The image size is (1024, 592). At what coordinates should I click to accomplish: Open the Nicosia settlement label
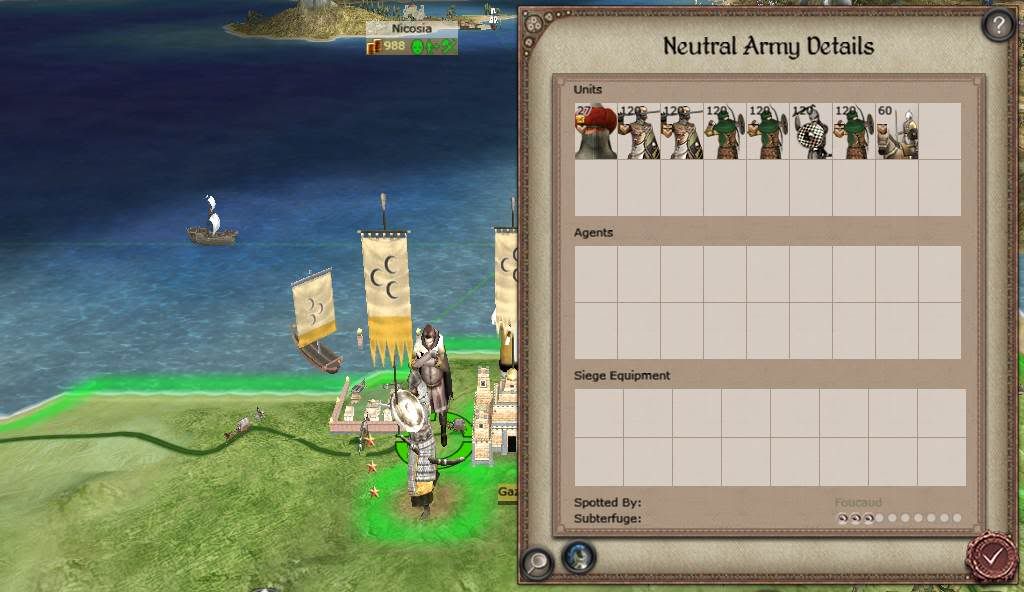pyautogui.click(x=412, y=29)
